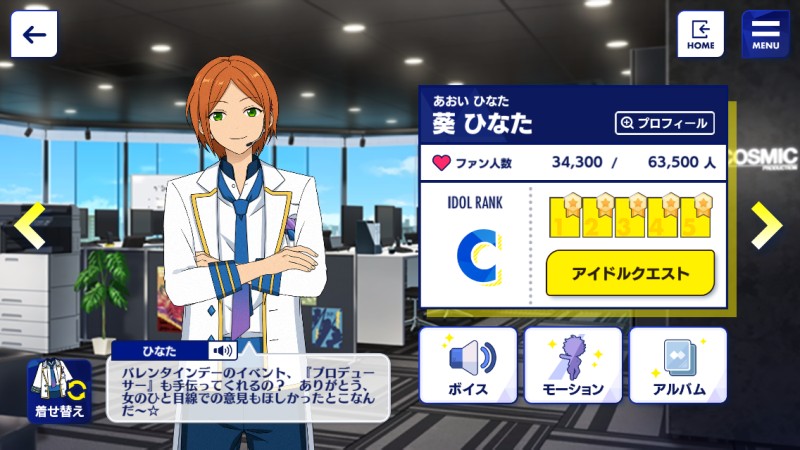Image resolution: width=800 pixels, height=450 pixels.
Task: Change outfit with 着せ替え button
Action: click(59, 391)
